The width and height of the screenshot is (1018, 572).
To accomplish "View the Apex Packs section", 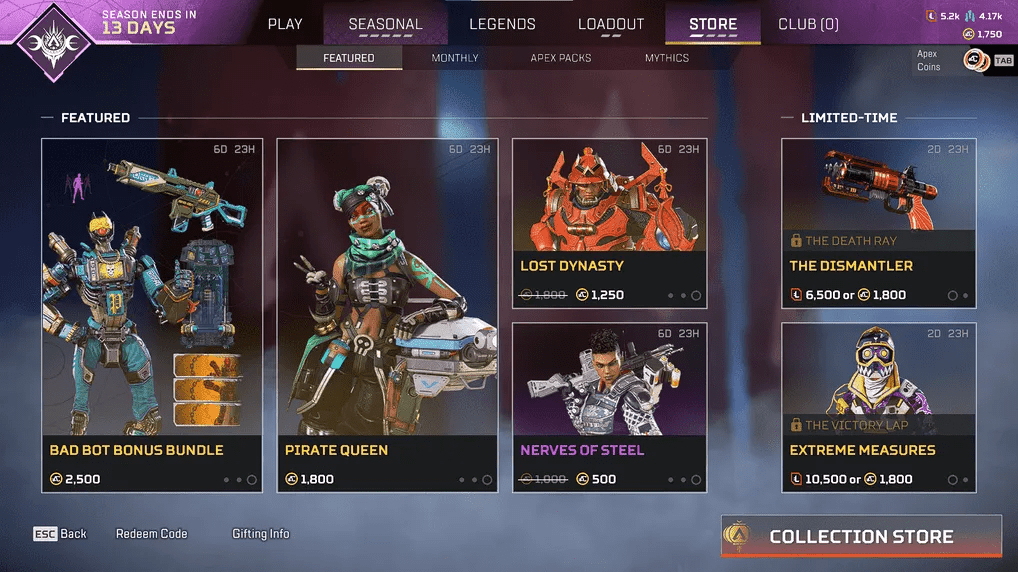I will [561, 58].
